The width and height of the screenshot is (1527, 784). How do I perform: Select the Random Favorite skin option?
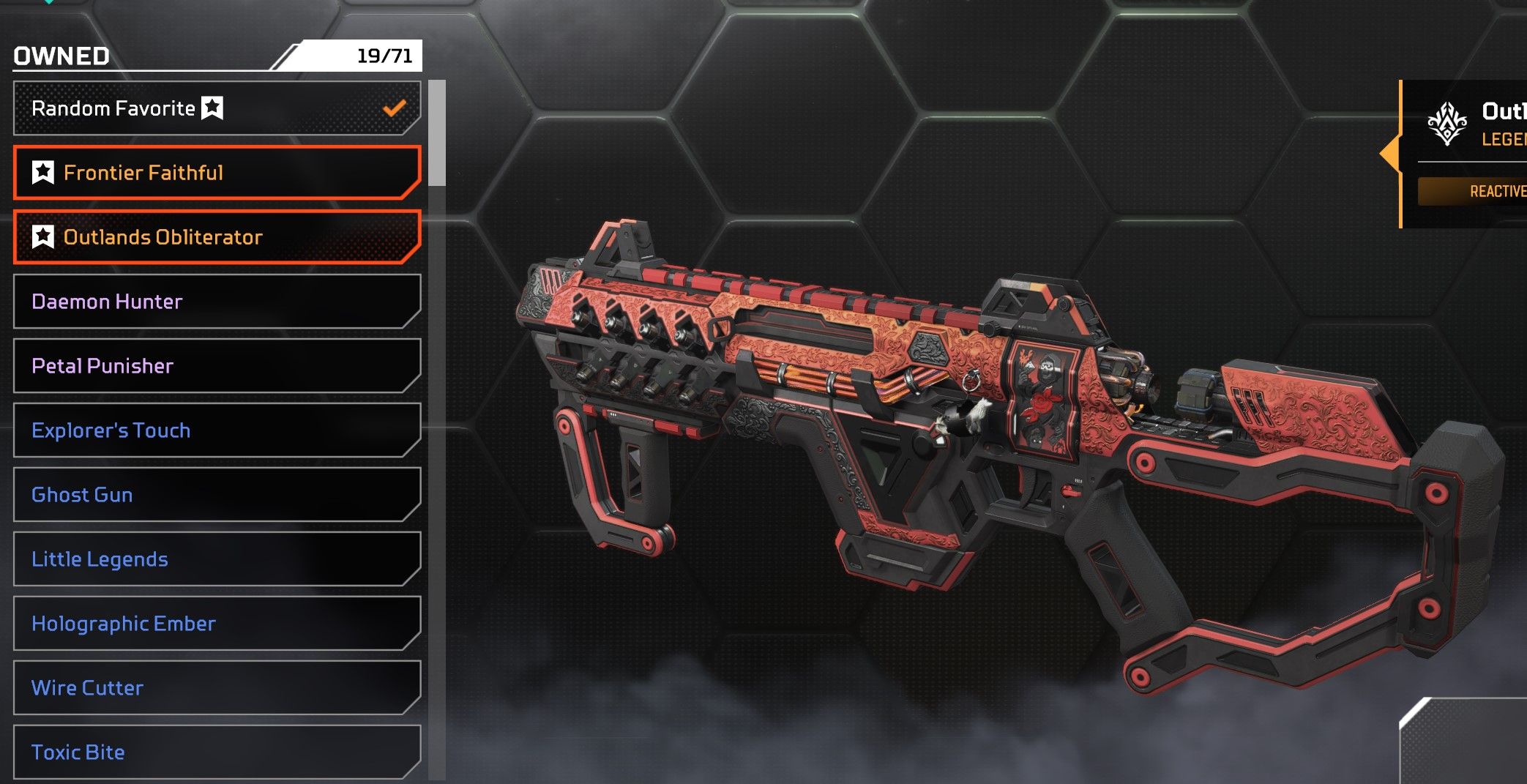(x=217, y=108)
